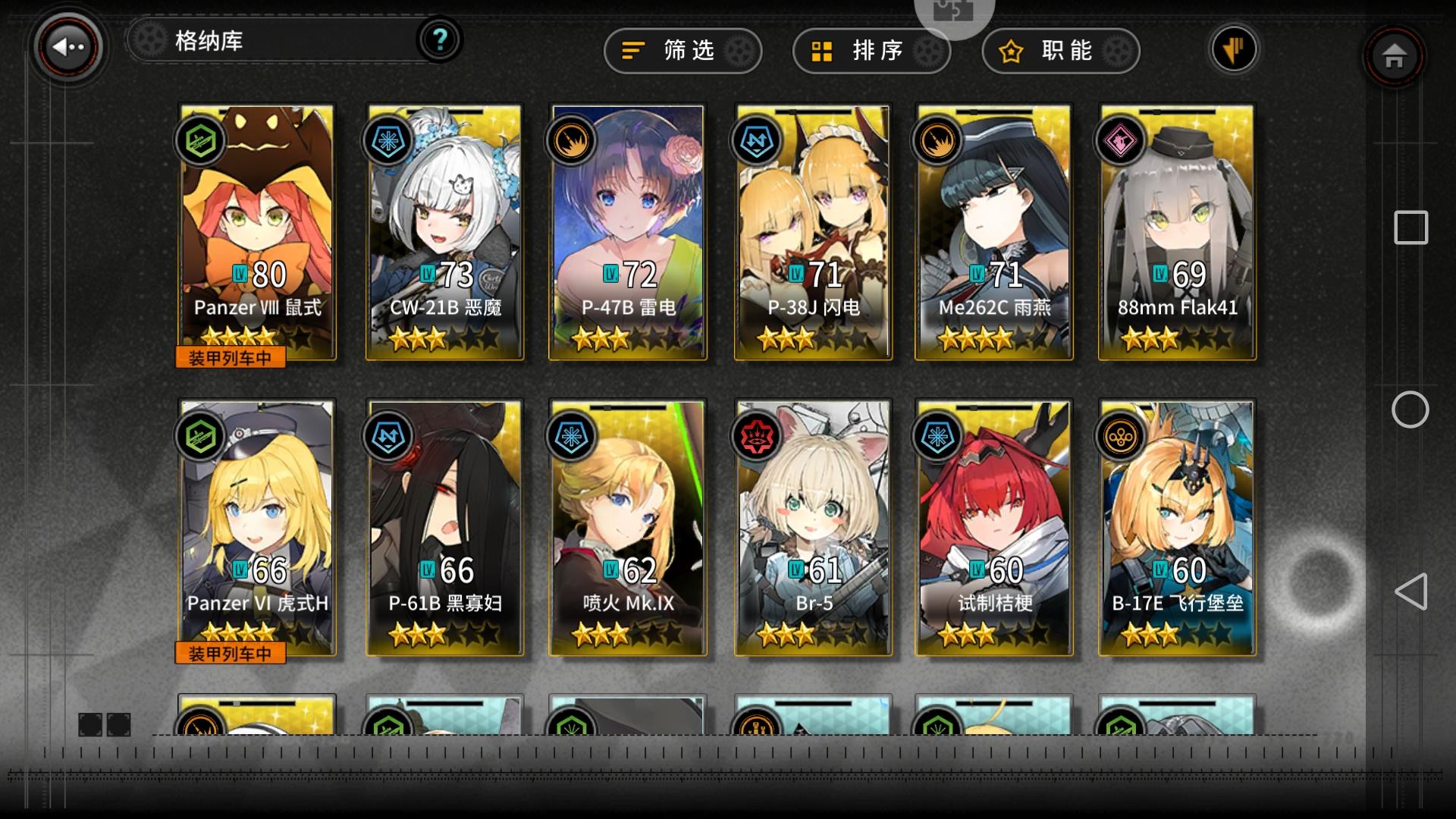Click the gear beside 排序

point(927,51)
